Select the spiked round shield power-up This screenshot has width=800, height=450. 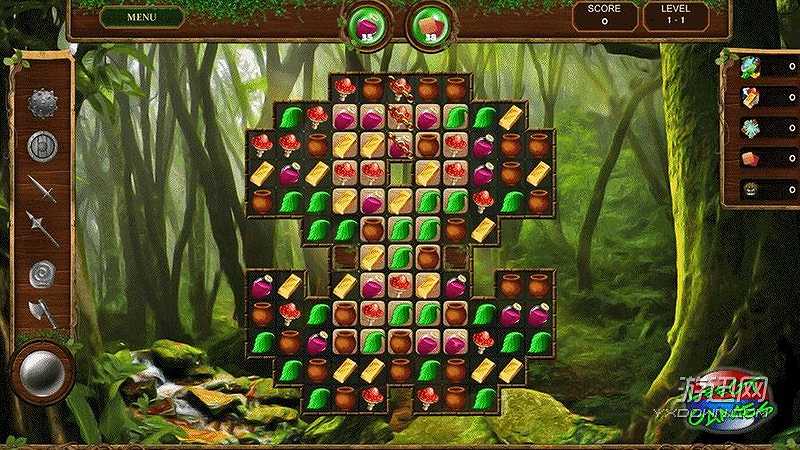[42, 103]
